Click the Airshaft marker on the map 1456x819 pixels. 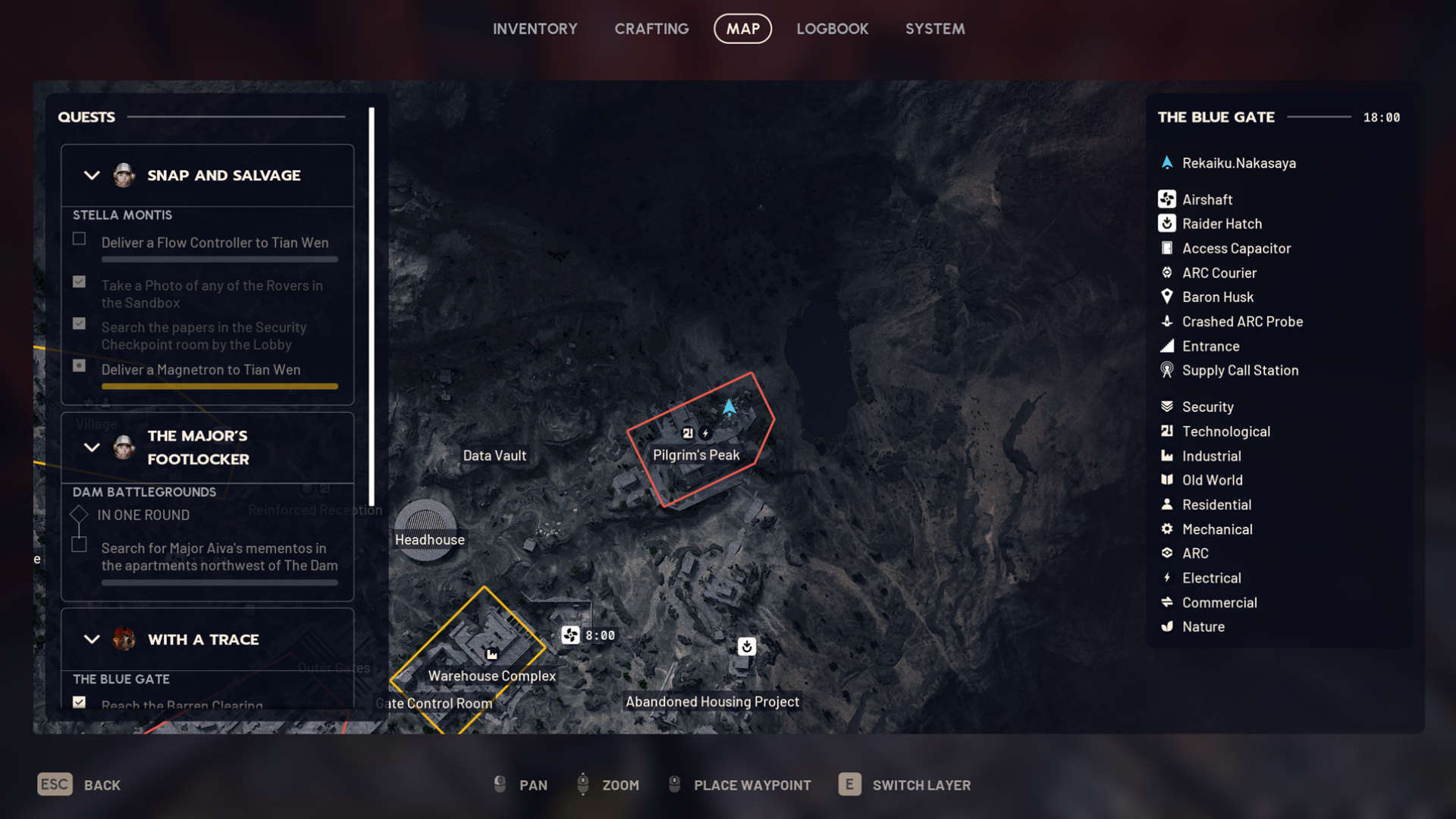pos(570,635)
